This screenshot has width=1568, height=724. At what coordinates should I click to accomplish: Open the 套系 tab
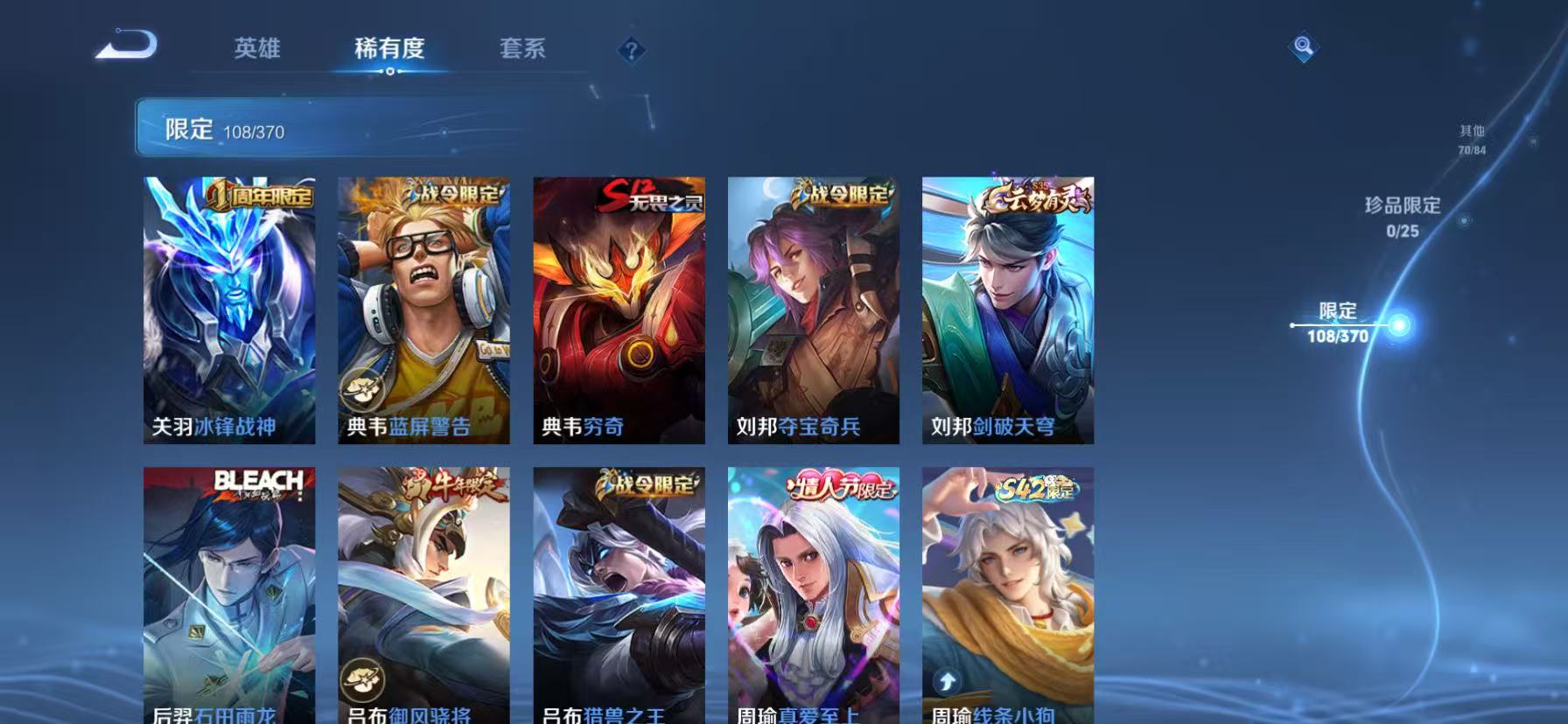point(521,50)
